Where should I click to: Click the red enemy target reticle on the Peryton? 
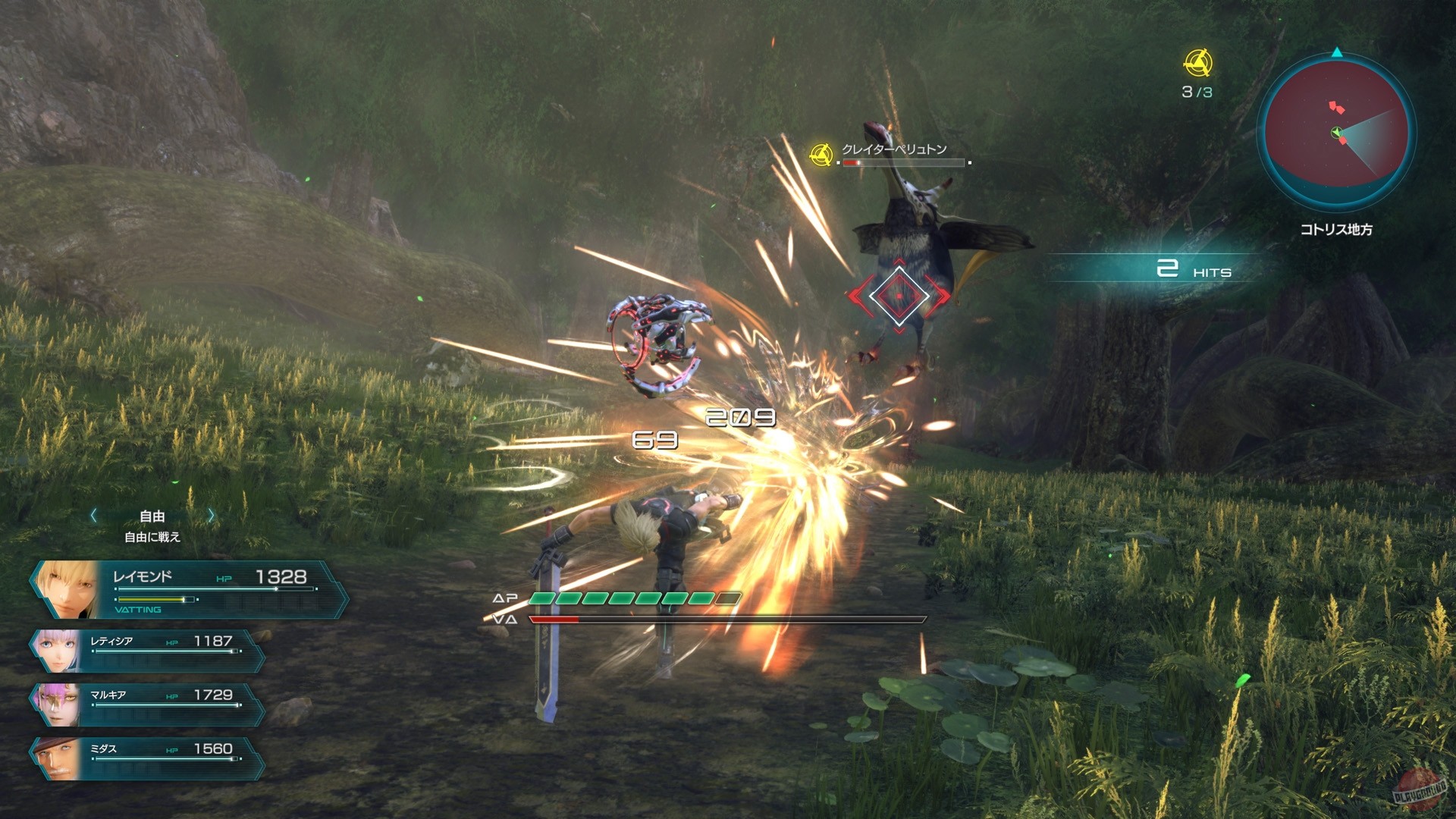tap(899, 294)
